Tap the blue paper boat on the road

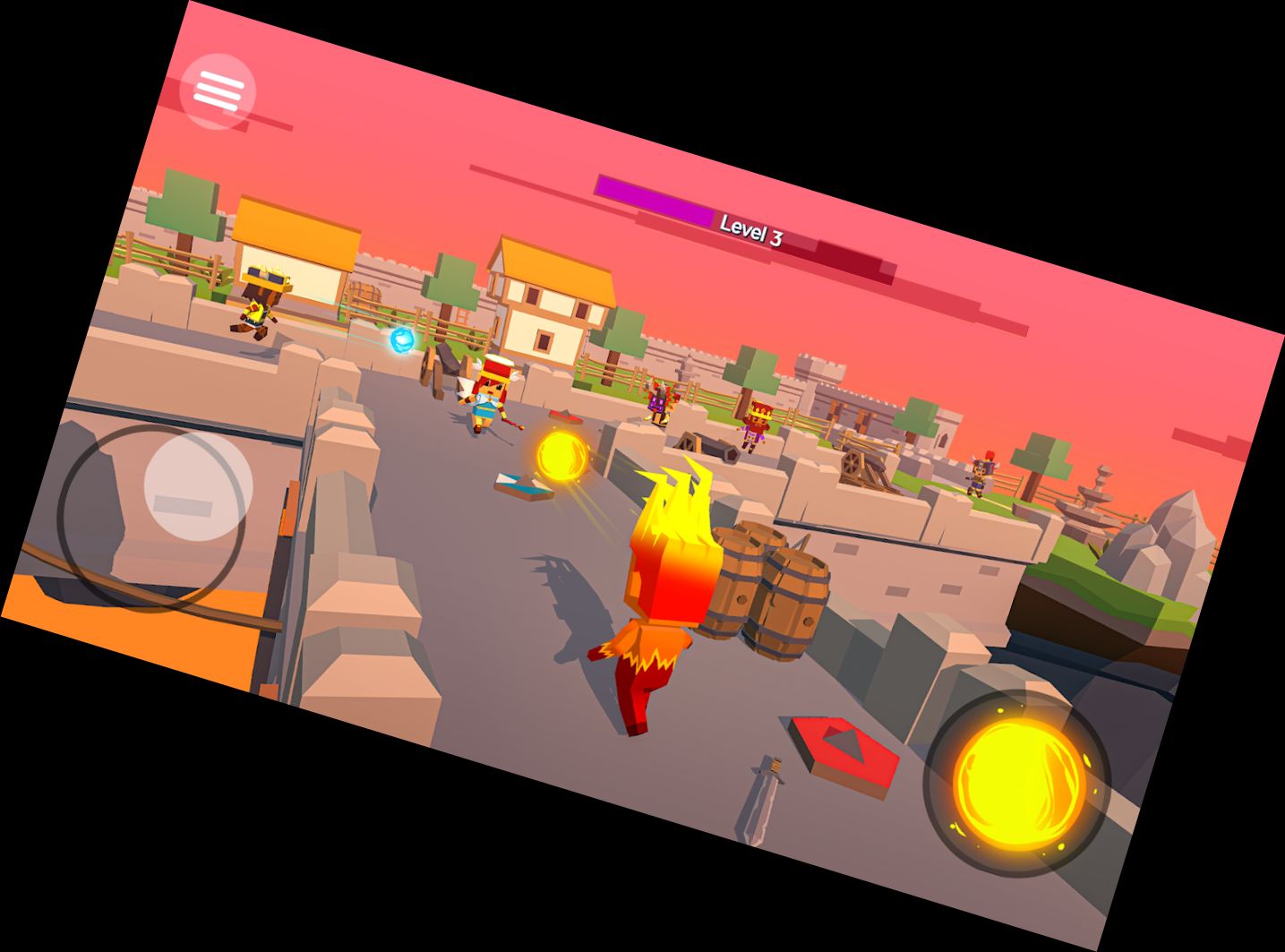point(519,486)
